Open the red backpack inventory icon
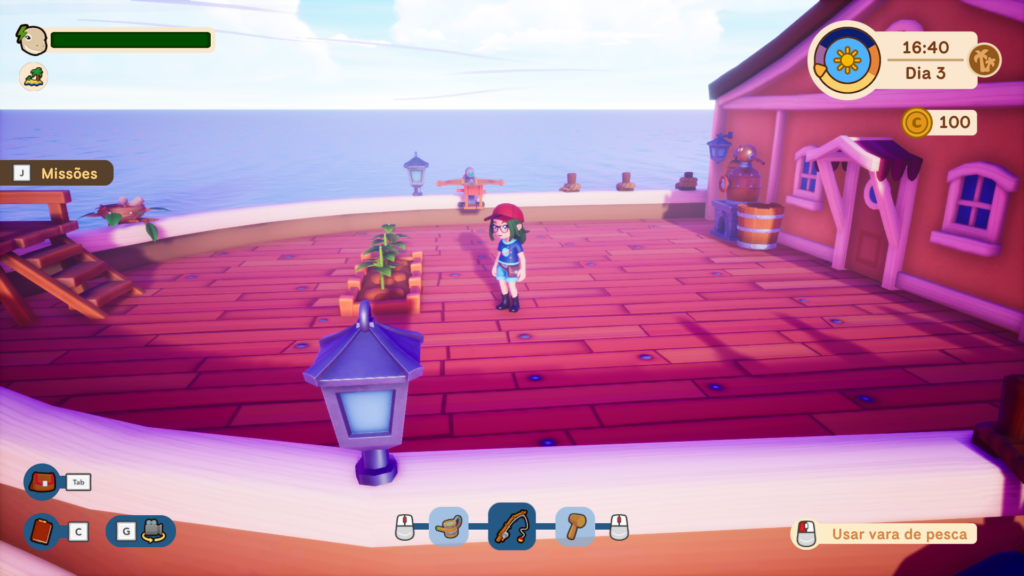The image size is (1024, 576). [42, 482]
